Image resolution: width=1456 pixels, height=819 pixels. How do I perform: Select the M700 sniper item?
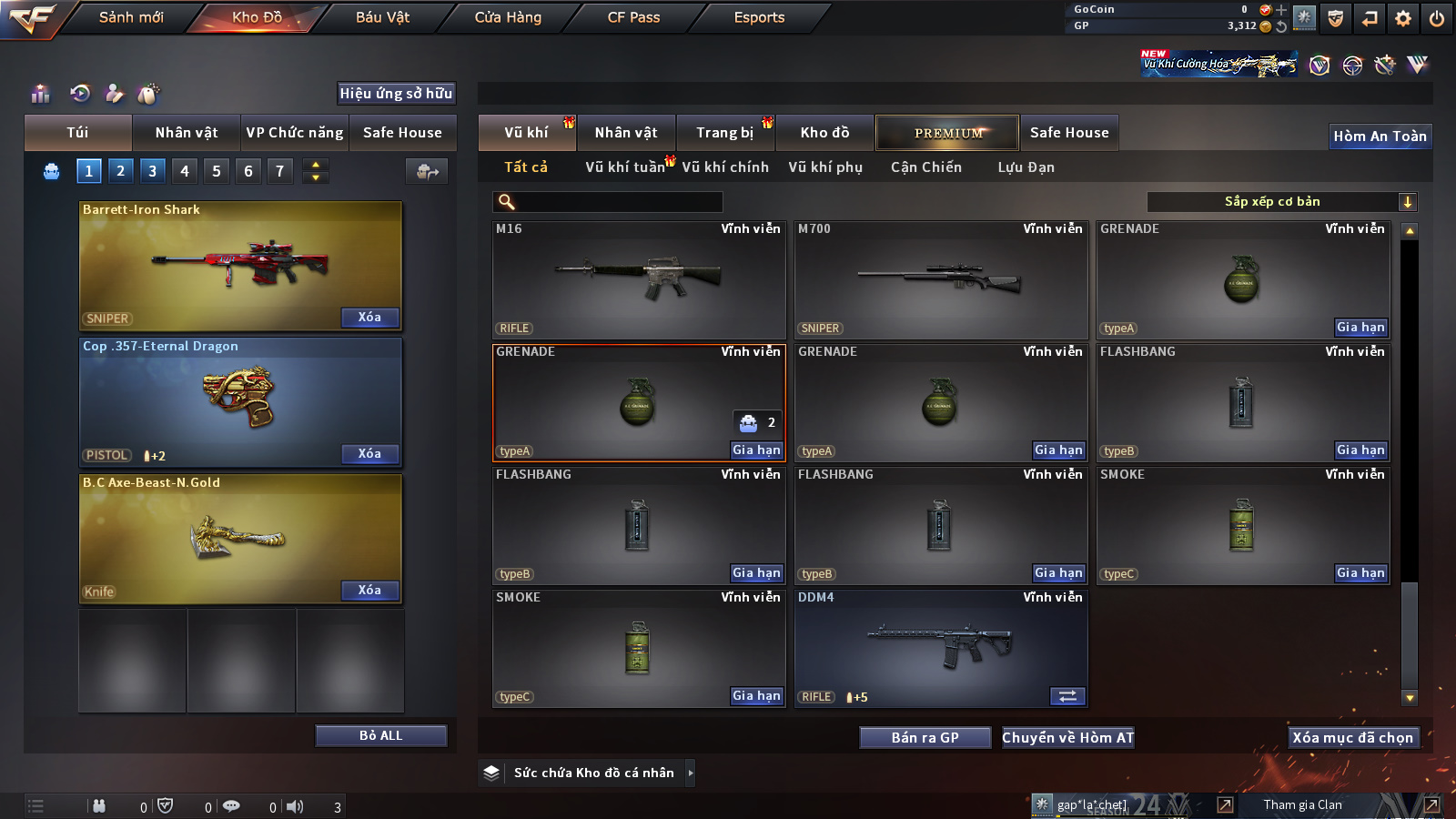coord(940,280)
